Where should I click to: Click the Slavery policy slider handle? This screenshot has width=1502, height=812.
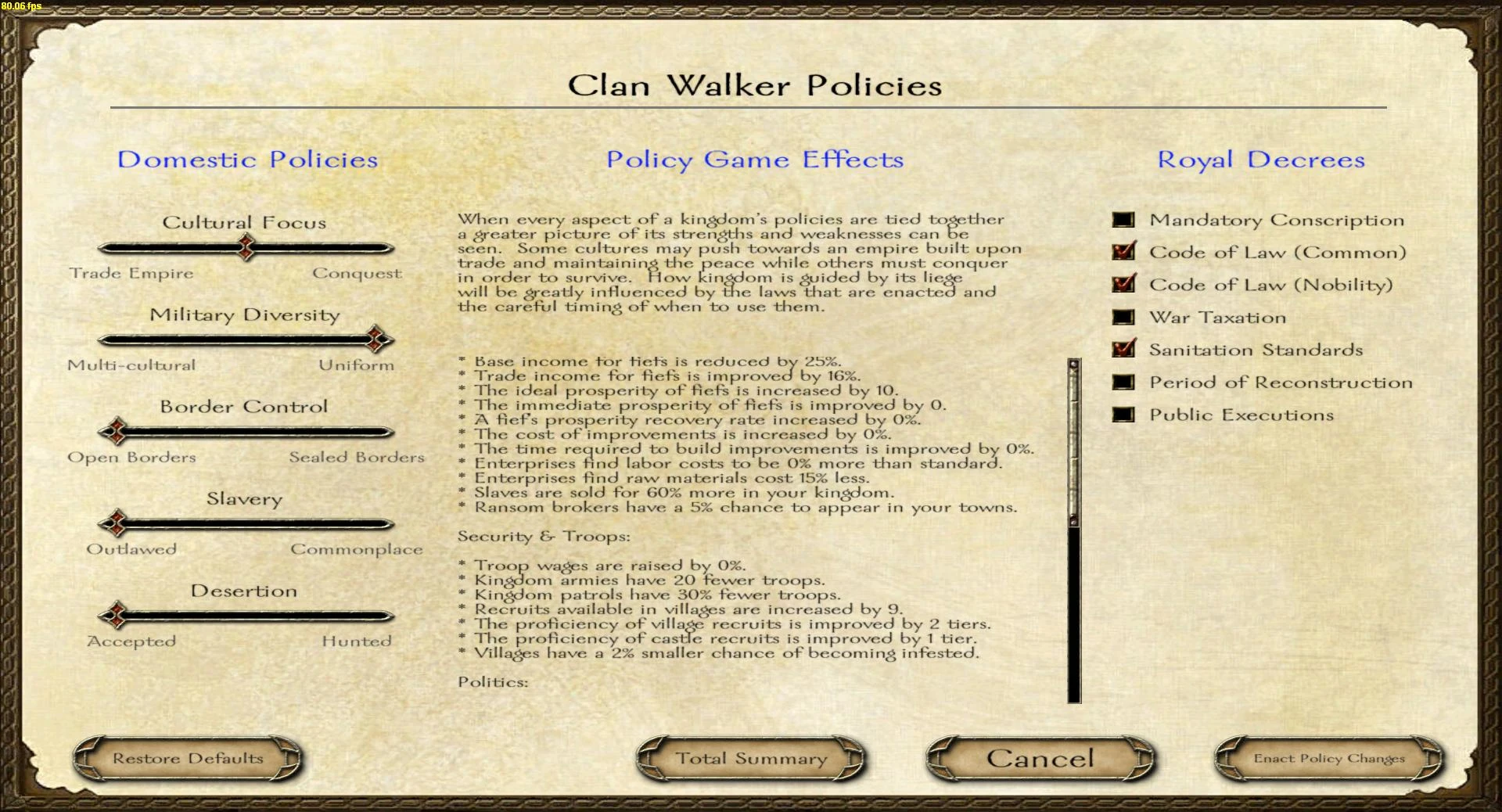coord(116,523)
